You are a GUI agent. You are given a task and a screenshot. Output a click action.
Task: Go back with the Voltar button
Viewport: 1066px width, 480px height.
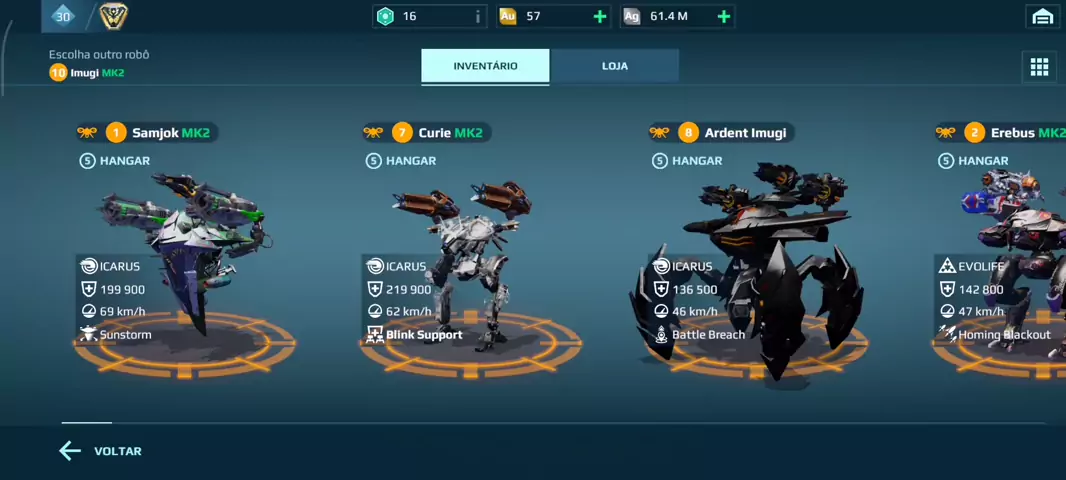point(100,451)
